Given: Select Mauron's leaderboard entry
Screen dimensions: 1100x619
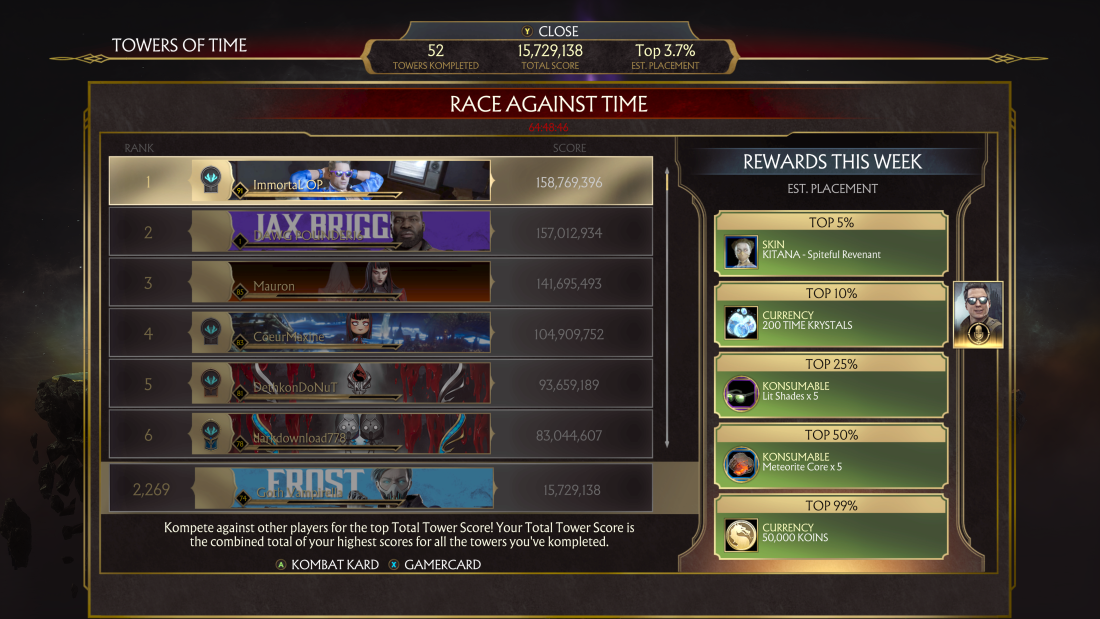Looking at the screenshot, I should [380, 283].
